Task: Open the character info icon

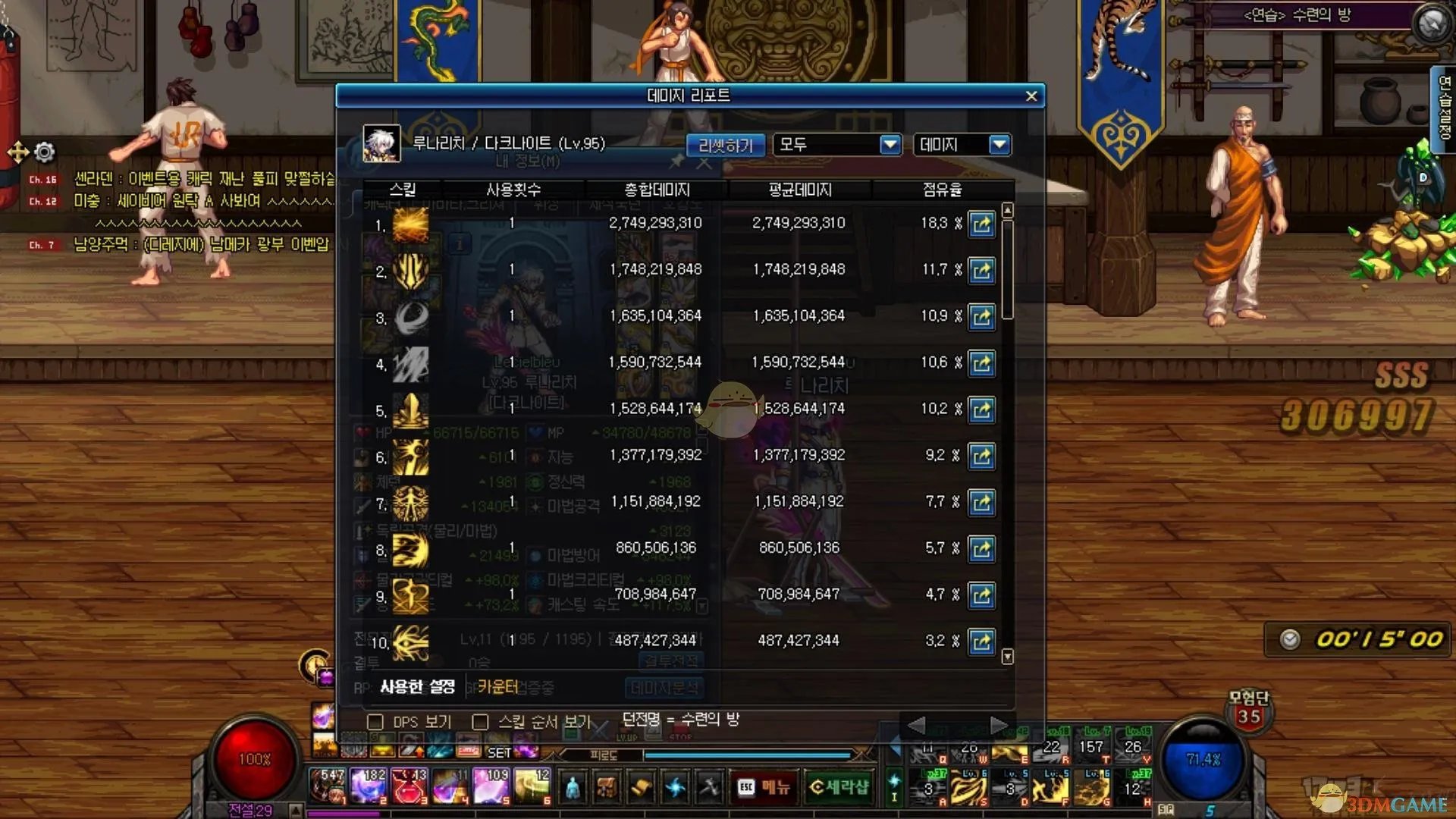Action: click(573, 788)
